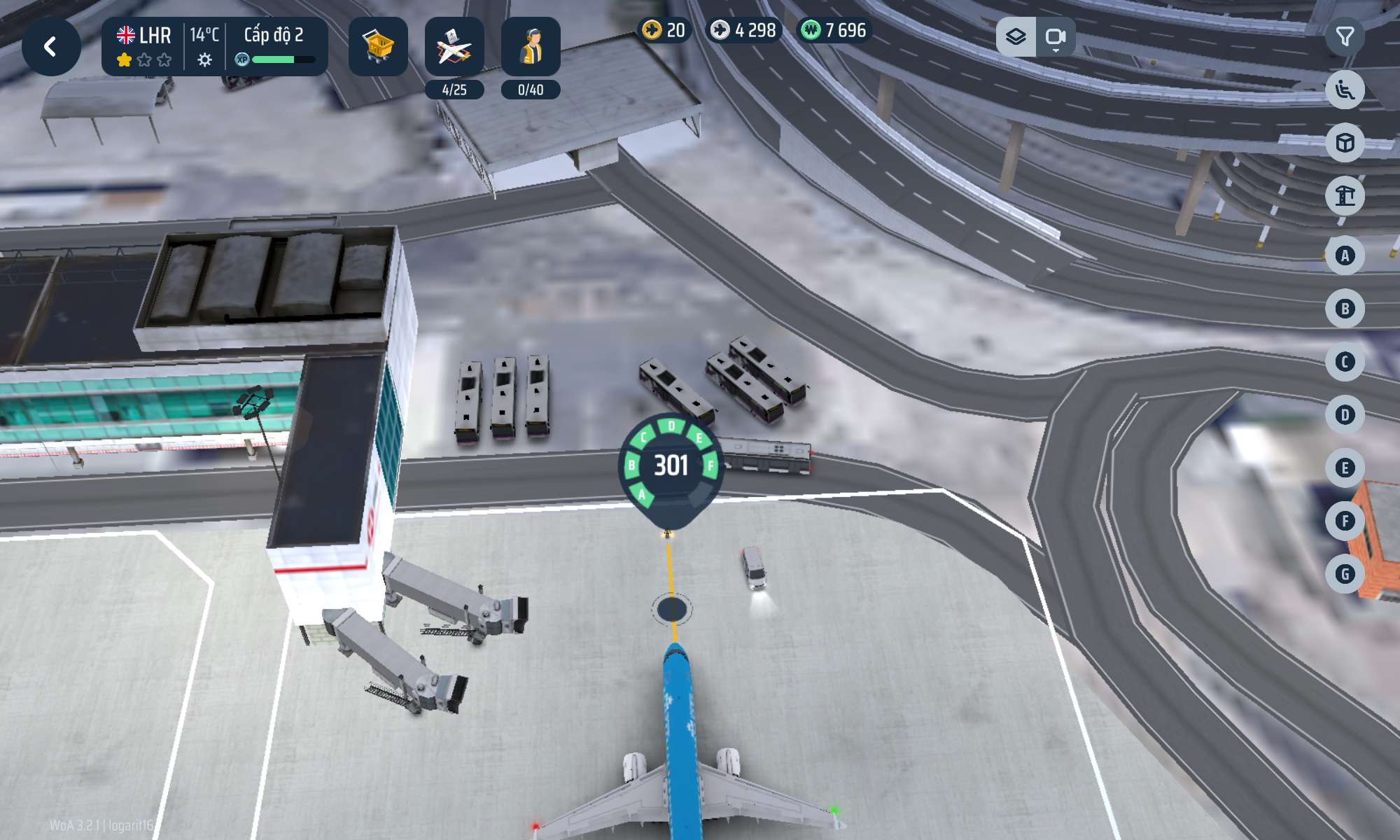Open the filter funnel options
This screenshot has width=1400, height=840.
tap(1345, 36)
